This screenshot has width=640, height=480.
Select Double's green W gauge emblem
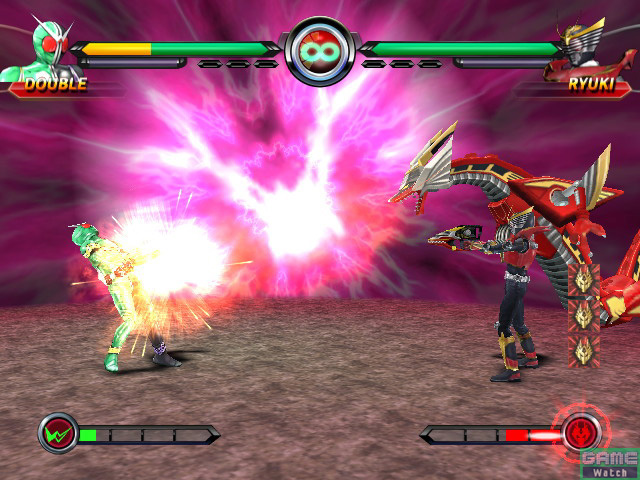pos(58,434)
